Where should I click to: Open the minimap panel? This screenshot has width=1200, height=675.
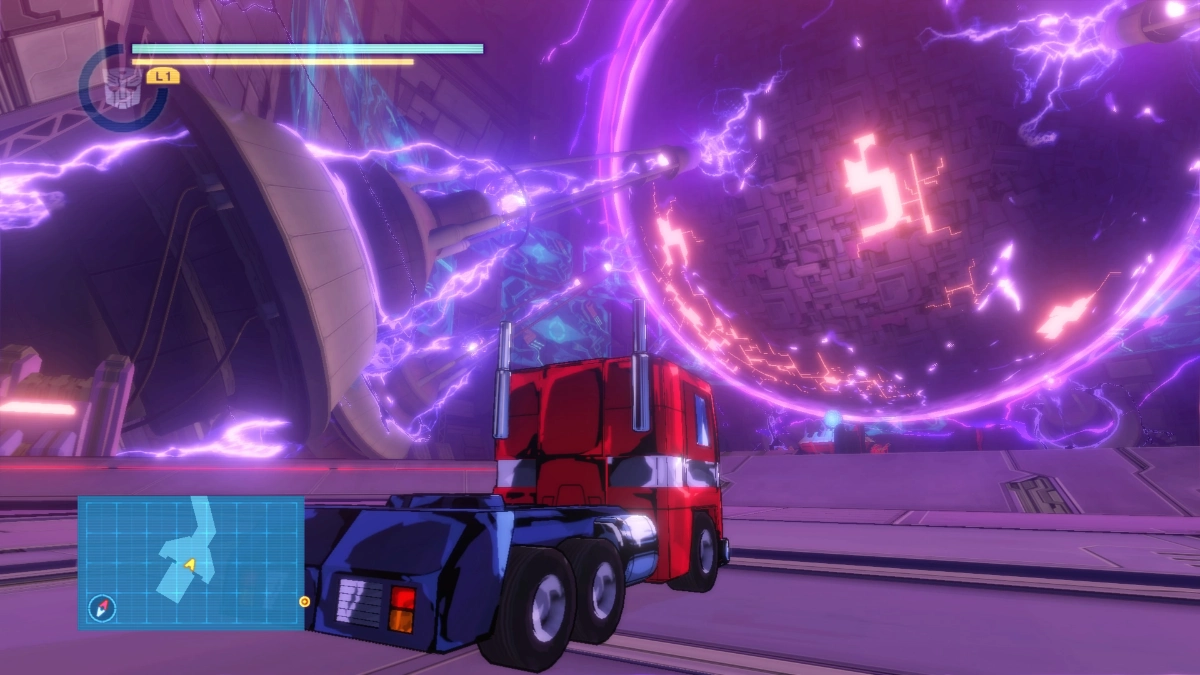pos(191,563)
